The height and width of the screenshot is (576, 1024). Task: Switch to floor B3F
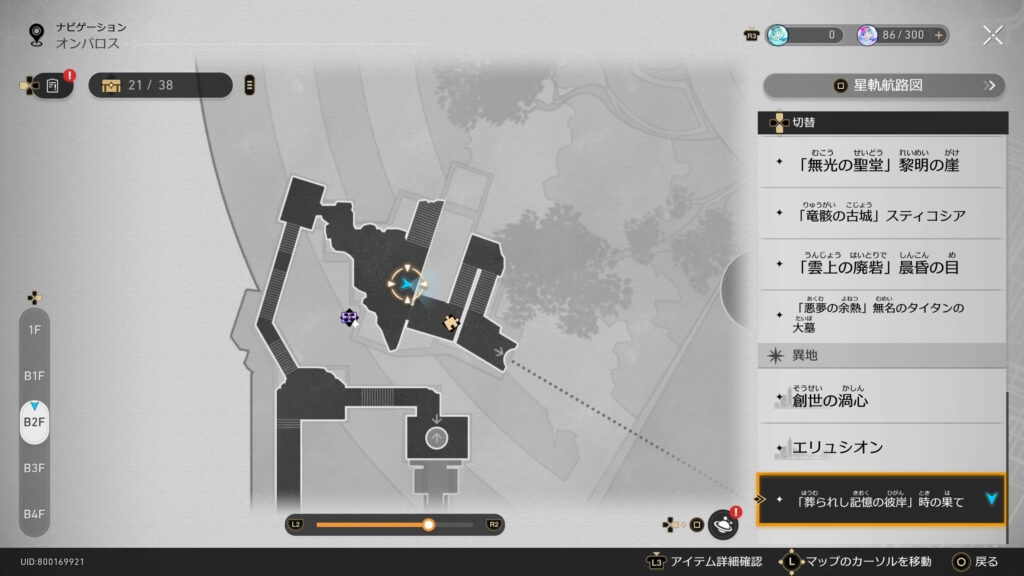34,467
